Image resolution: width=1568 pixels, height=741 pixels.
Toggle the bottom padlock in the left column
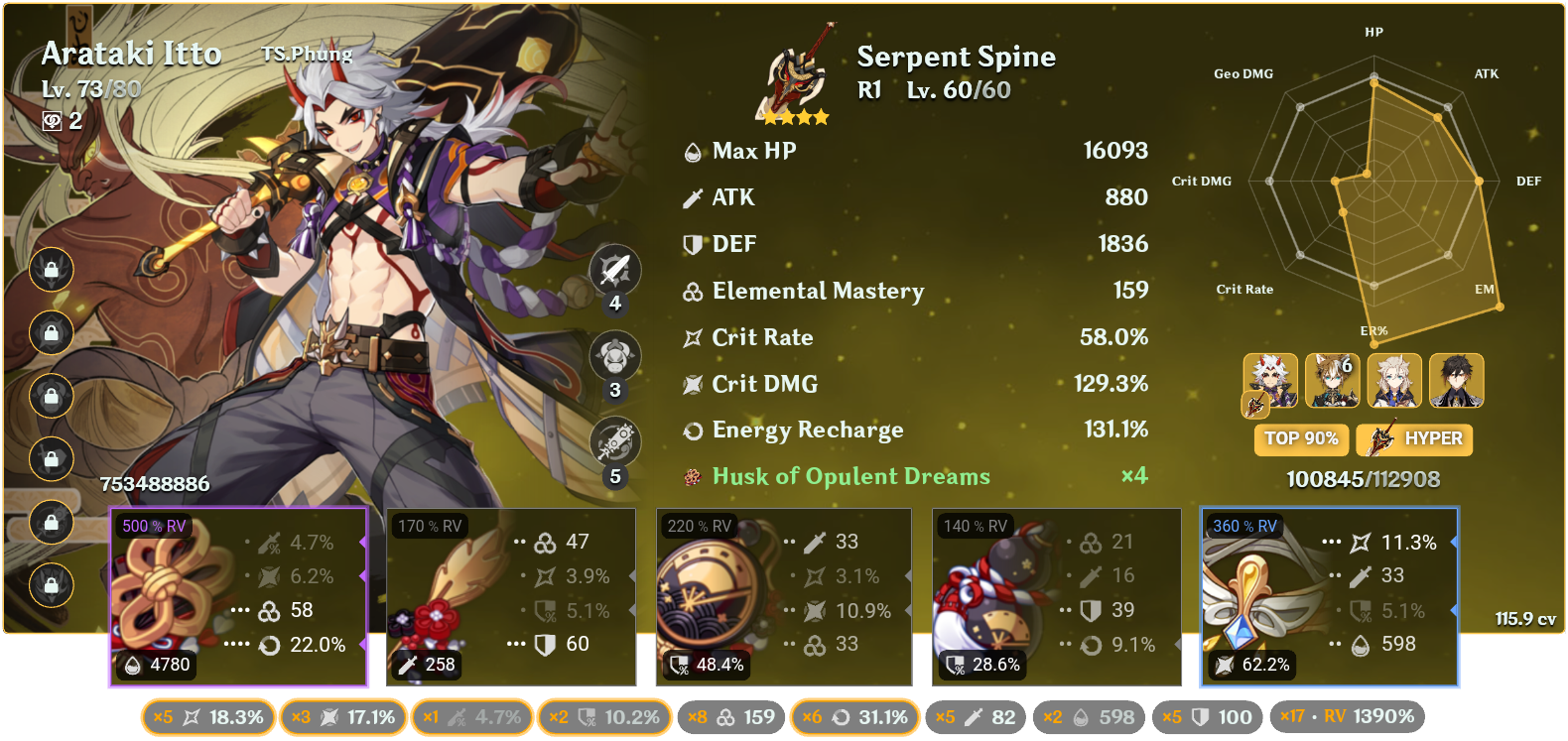[x=50, y=584]
